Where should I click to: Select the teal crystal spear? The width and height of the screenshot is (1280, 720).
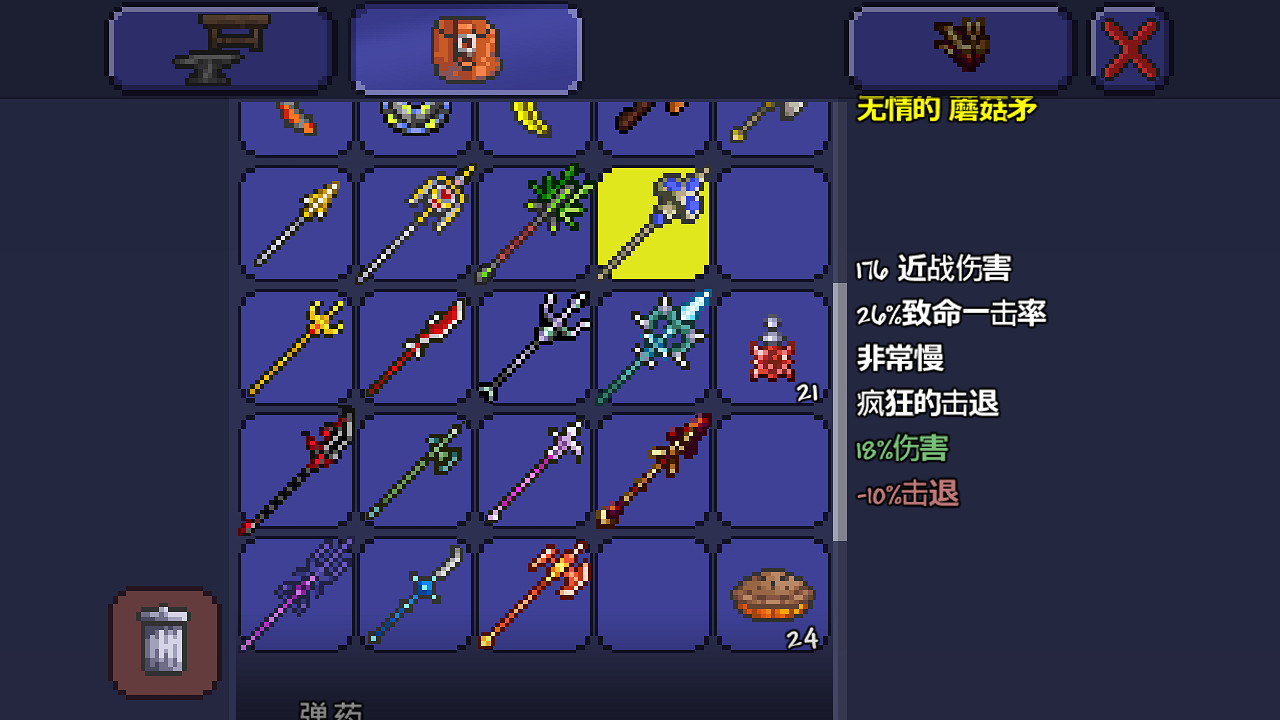pos(653,345)
